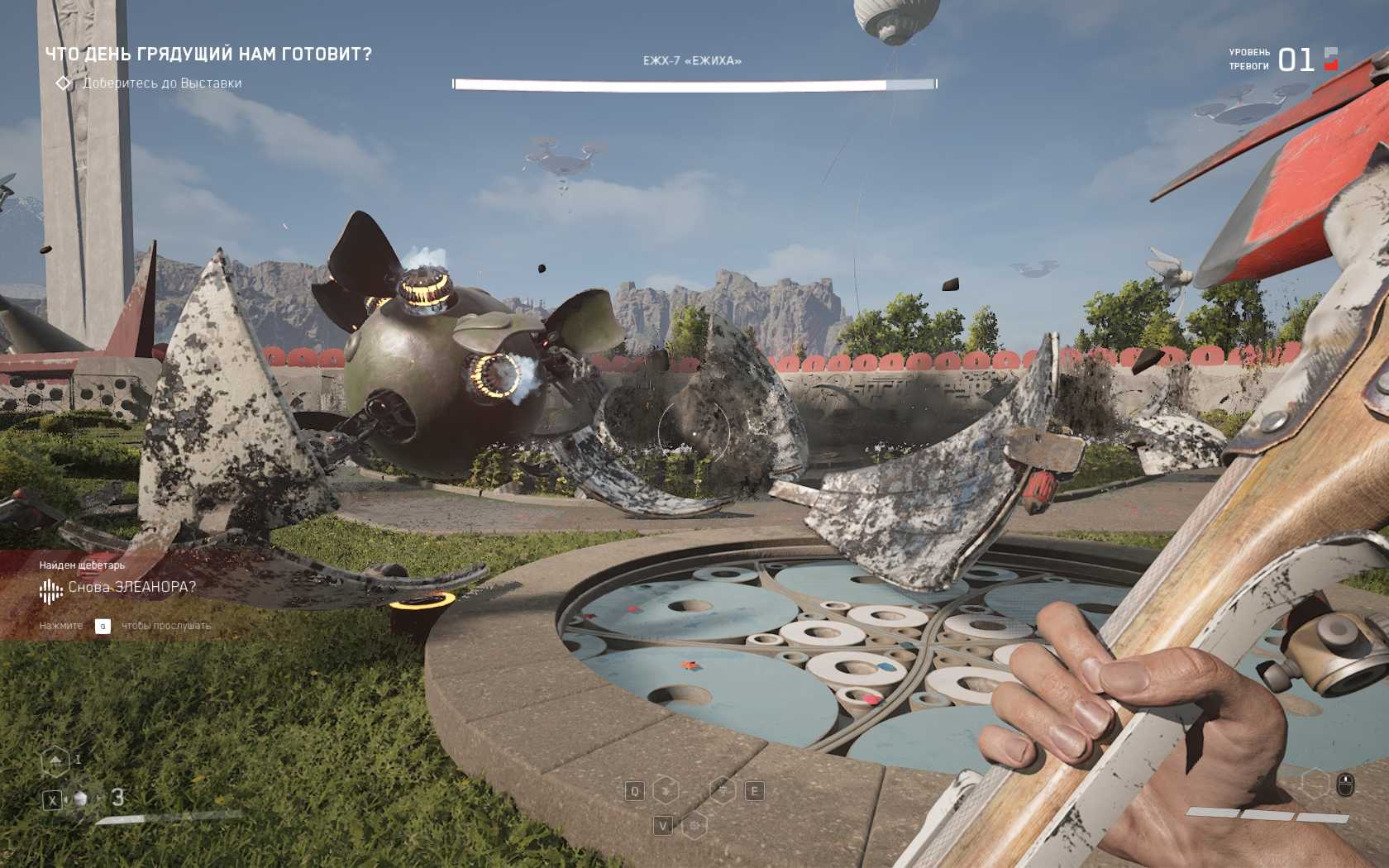
Task: Click the red alarm level indicator
Action: point(1331,59)
